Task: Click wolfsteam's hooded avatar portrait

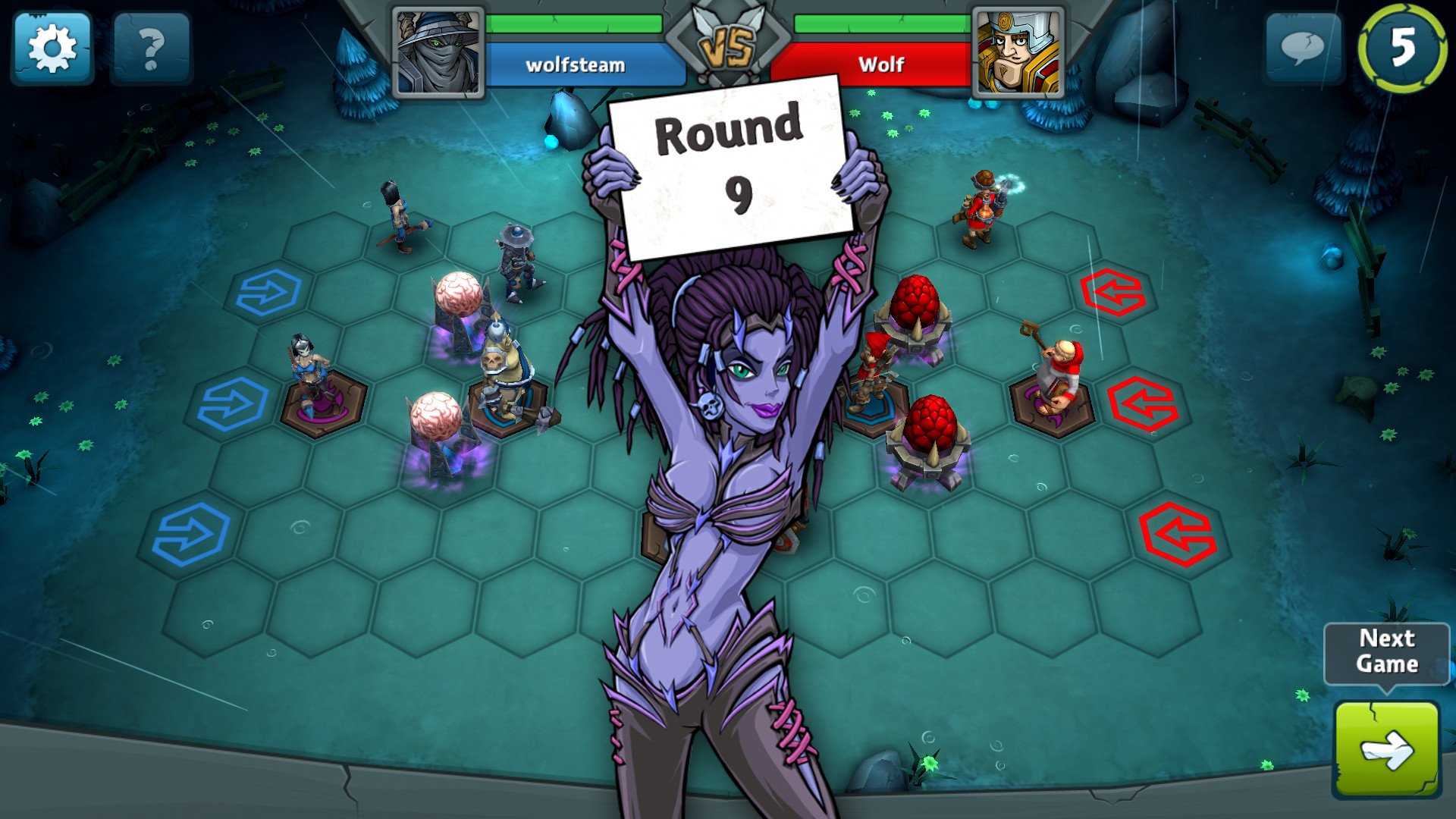Action: [436, 51]
